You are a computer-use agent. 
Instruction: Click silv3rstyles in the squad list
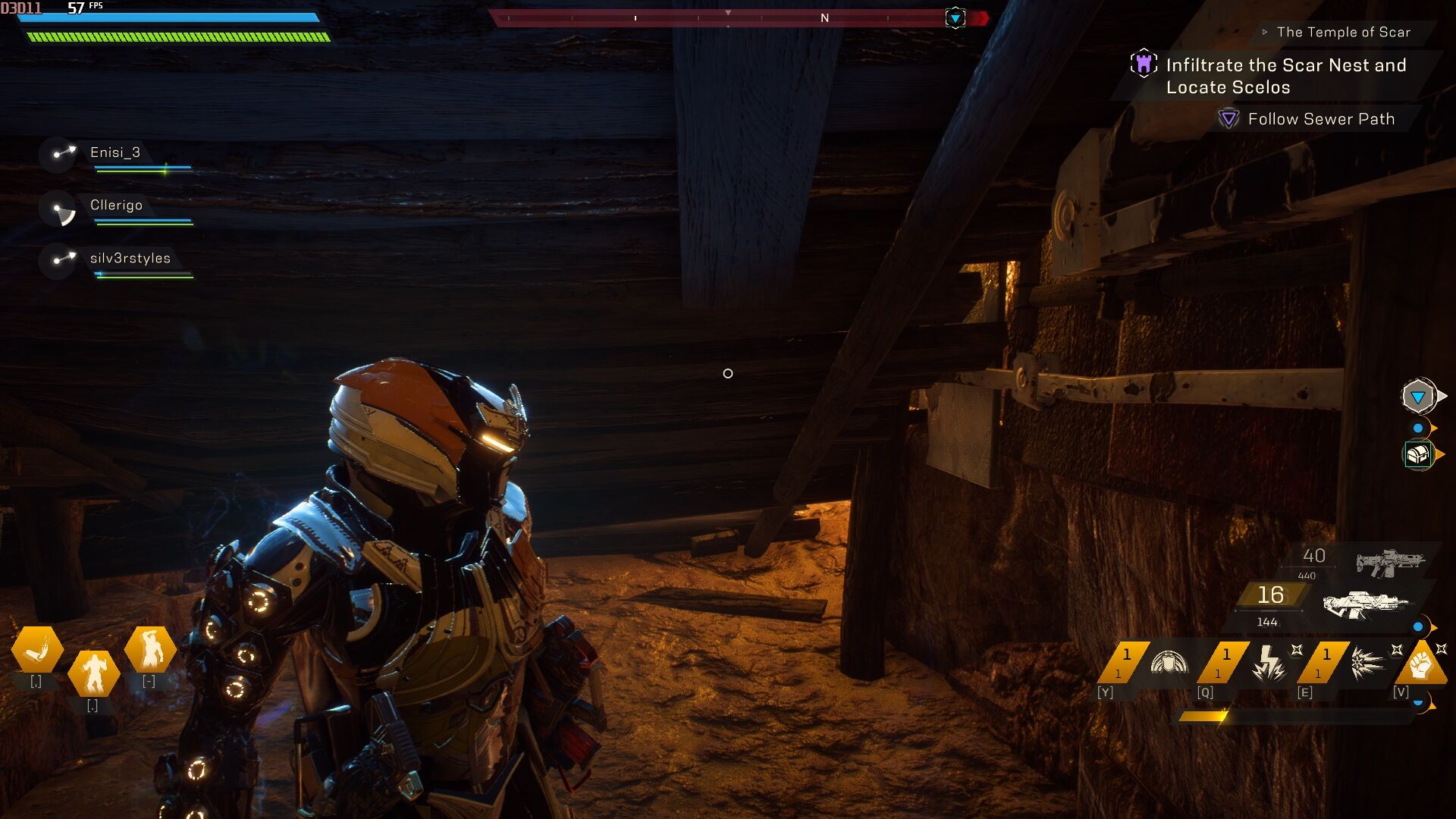(130, 259)
